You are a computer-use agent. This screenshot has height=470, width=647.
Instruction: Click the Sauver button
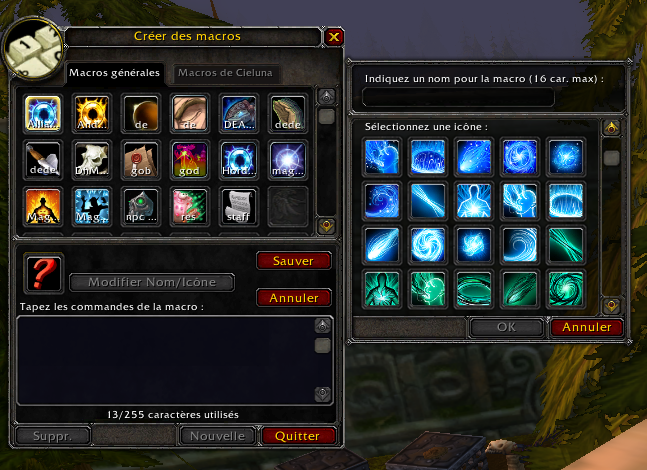point(293,261)
